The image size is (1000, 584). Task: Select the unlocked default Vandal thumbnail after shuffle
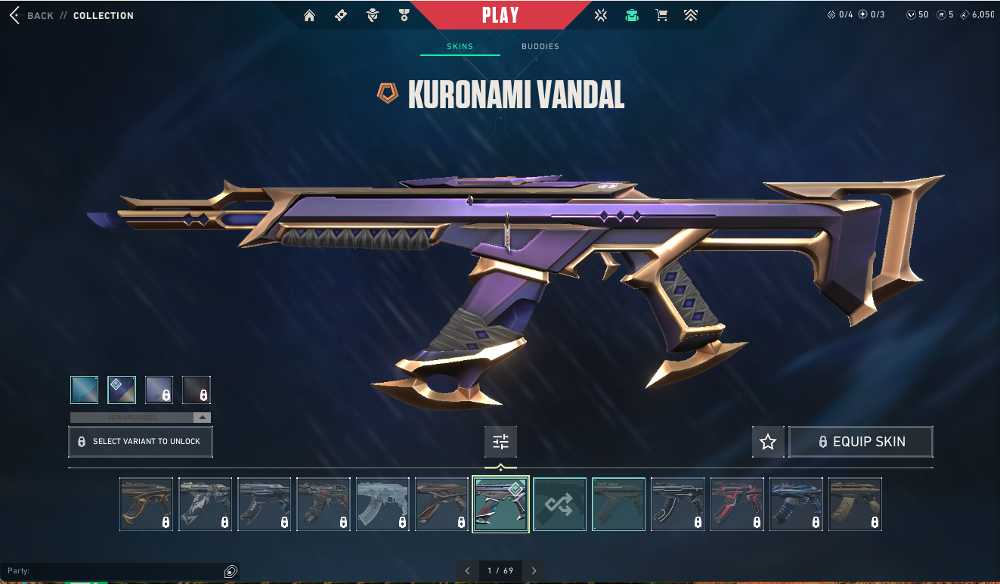pyautogui.click(x=619, y=504)
